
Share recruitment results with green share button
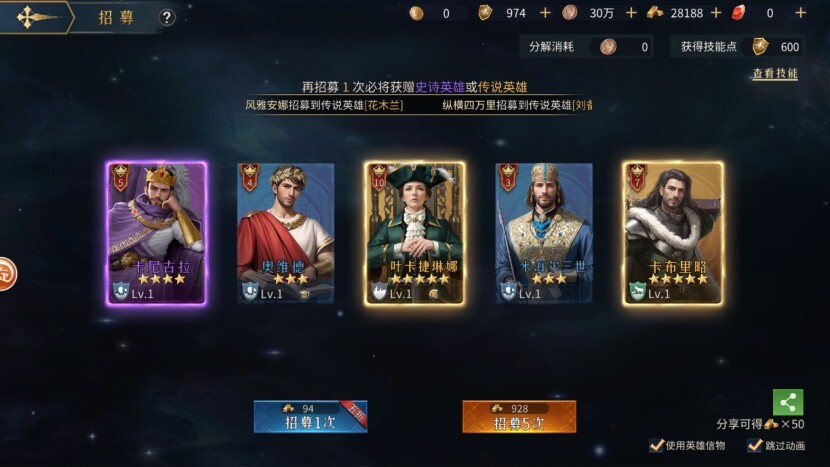[x=788, y=402]
